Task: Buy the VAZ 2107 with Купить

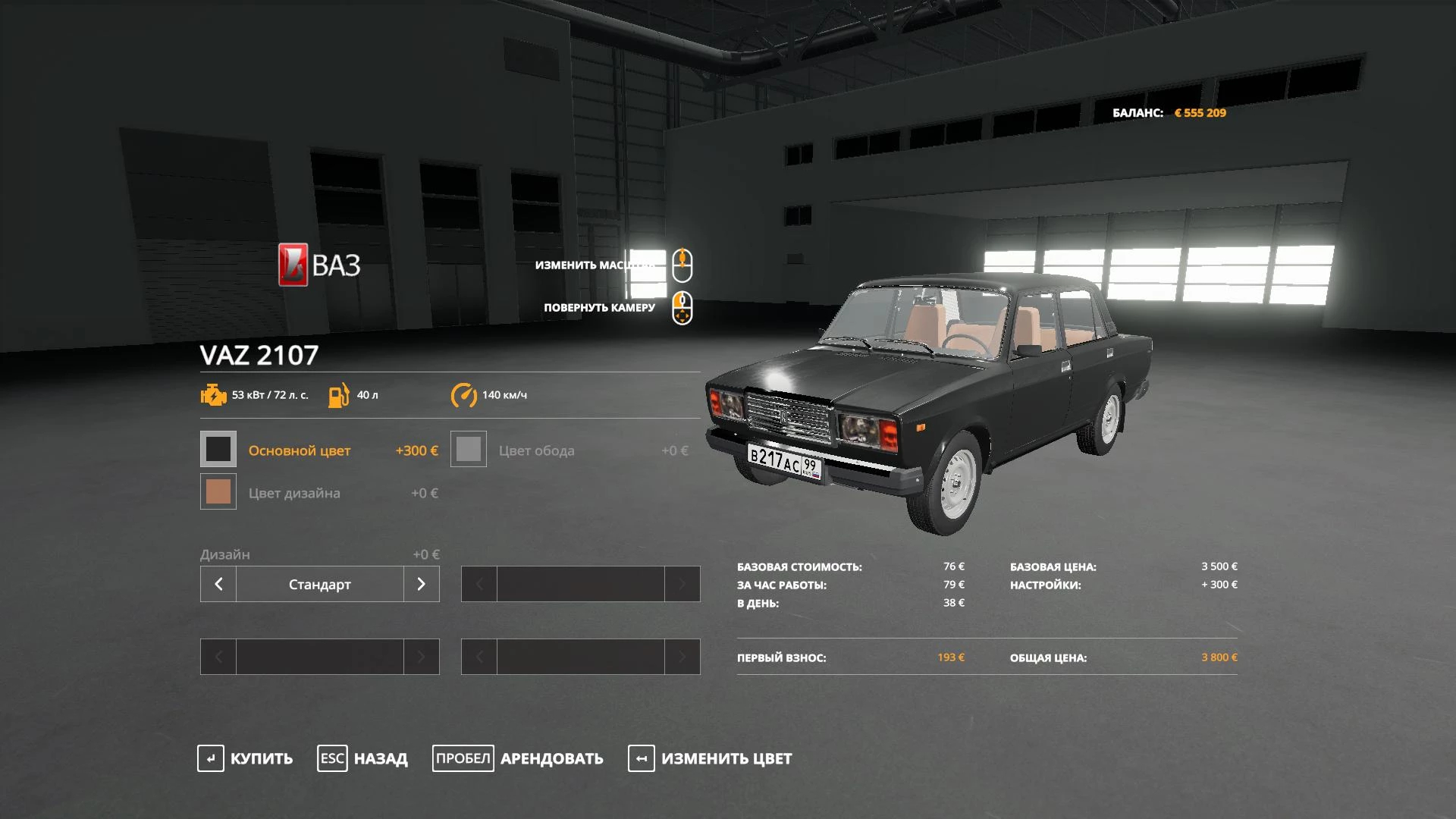Action: 245,758
